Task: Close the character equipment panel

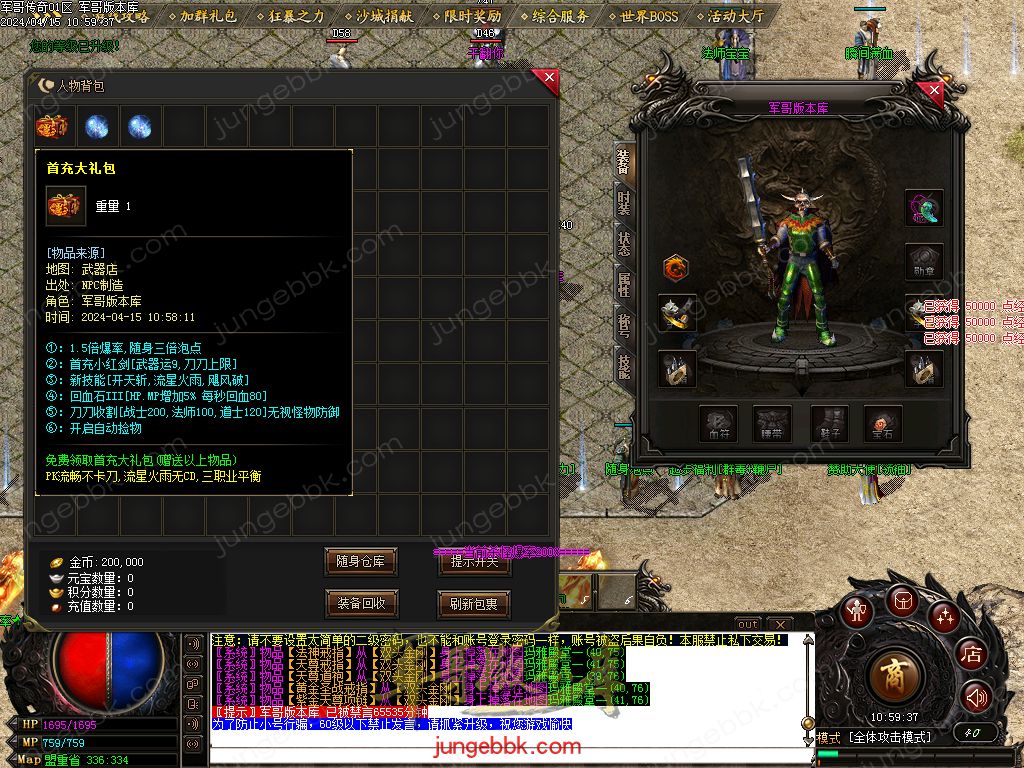Action: [x=934, y=92]
